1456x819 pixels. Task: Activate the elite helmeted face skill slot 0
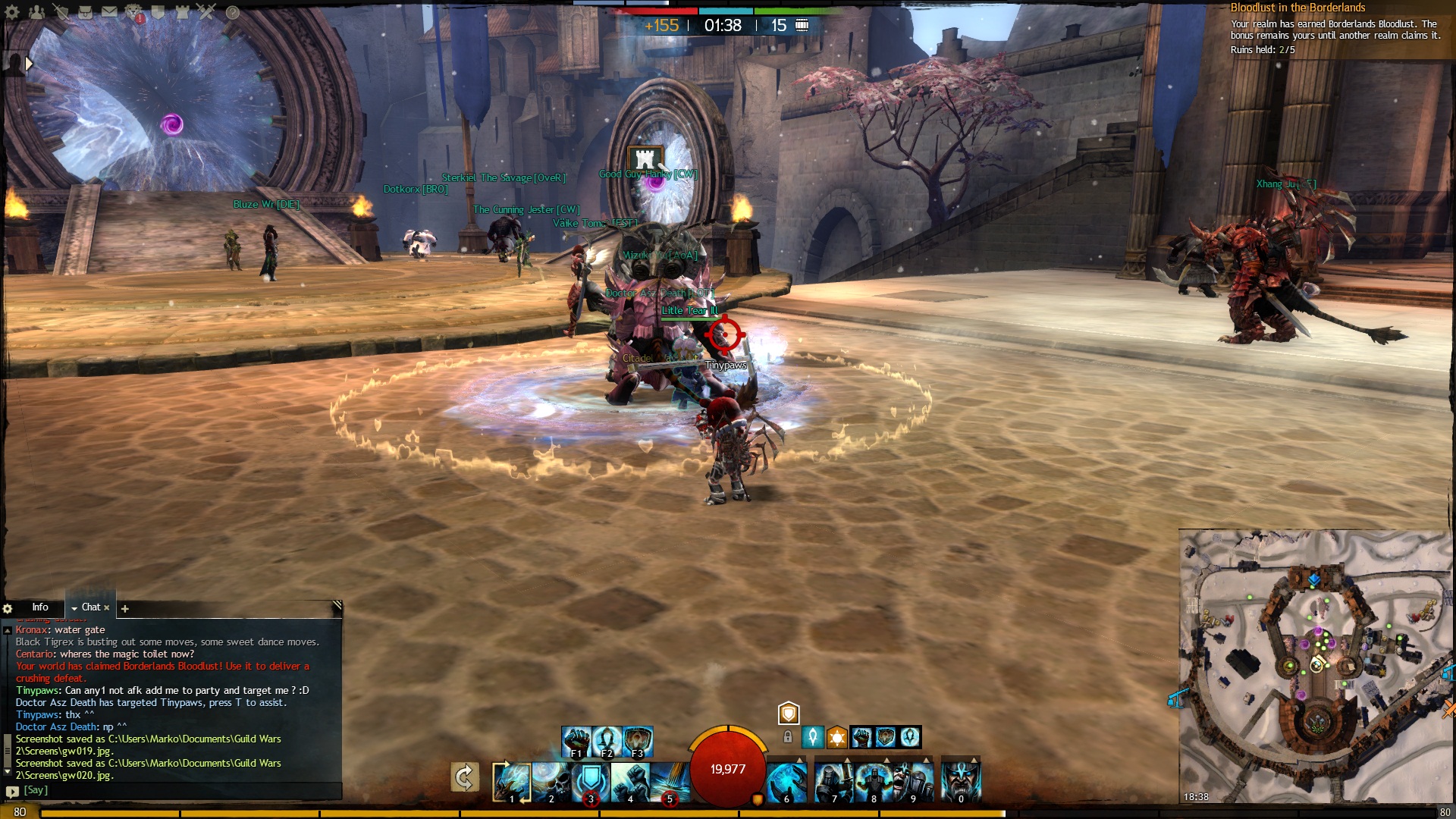961,781
